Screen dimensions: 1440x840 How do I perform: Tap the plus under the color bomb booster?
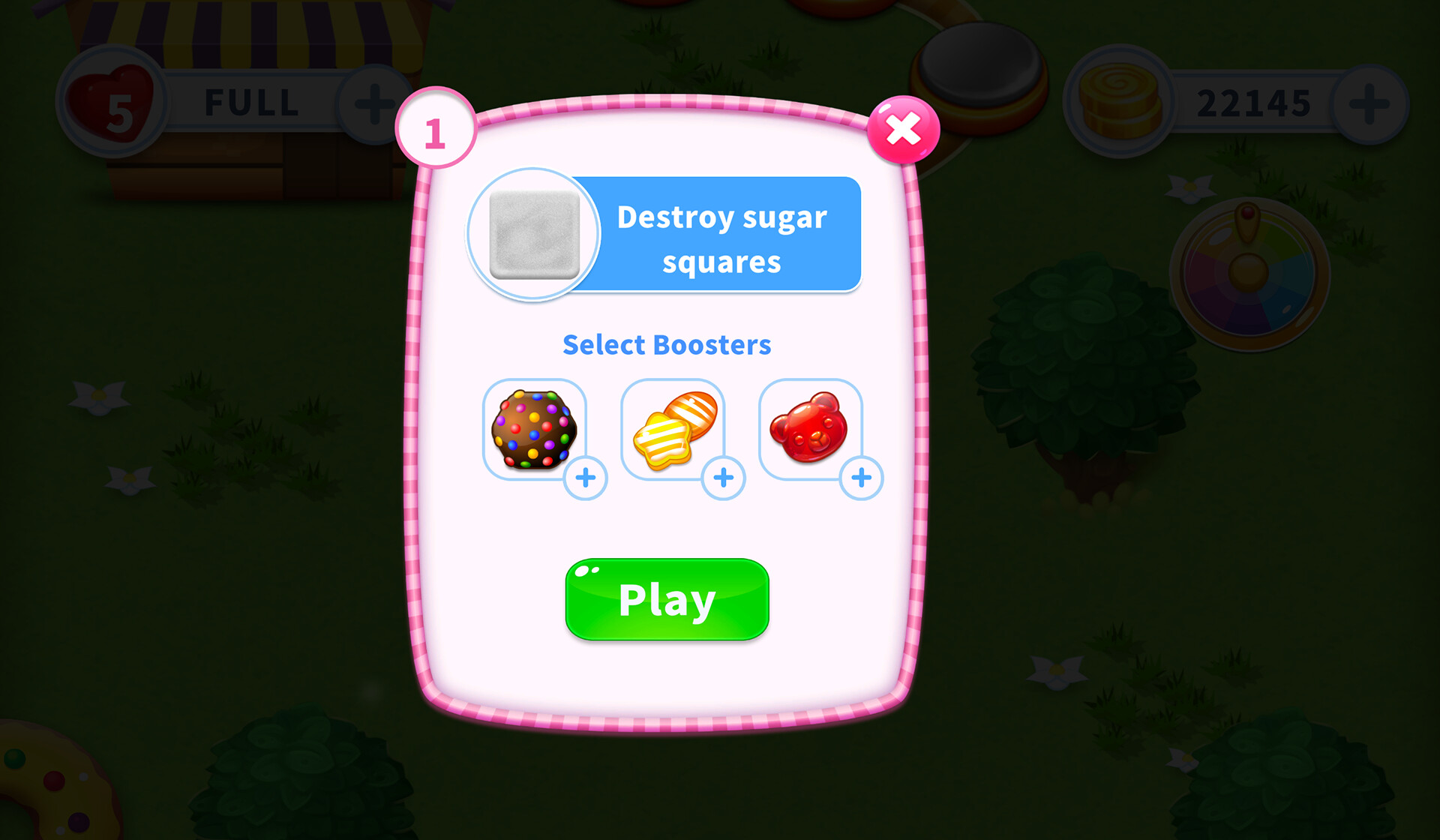click(x=586, y=478)
